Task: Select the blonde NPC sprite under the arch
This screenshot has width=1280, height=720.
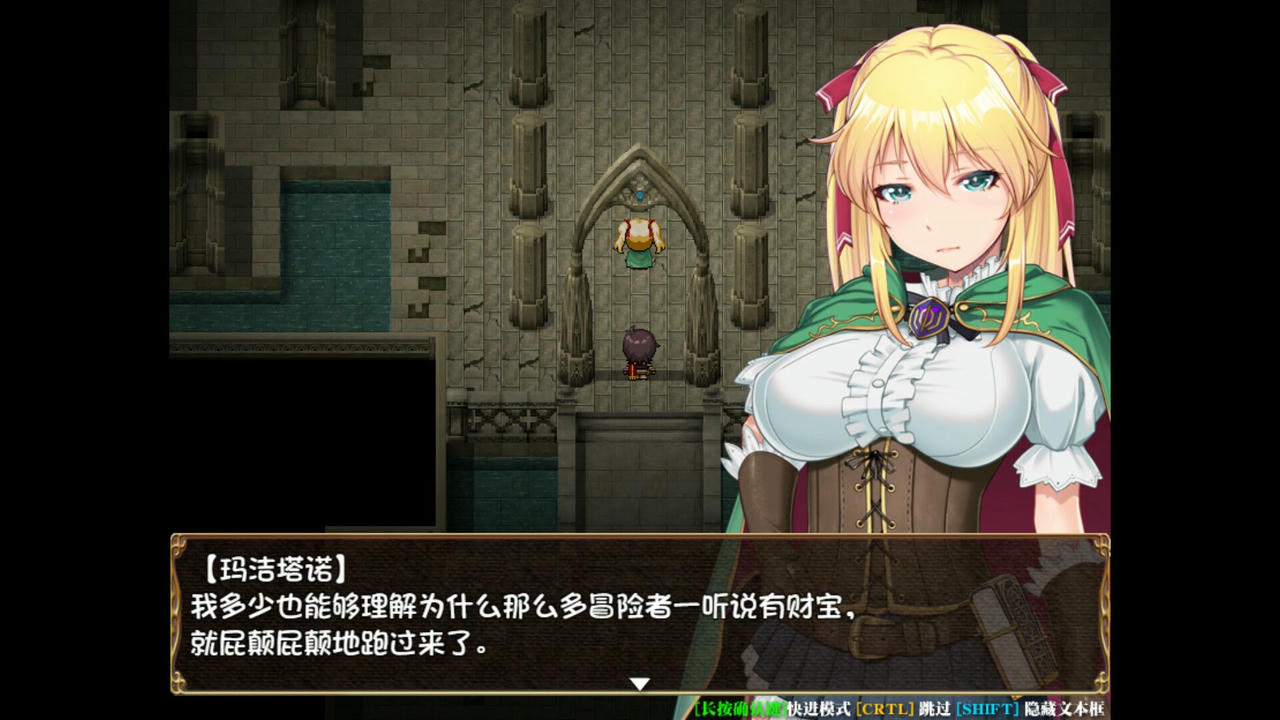Action: (x=639, y=240)
